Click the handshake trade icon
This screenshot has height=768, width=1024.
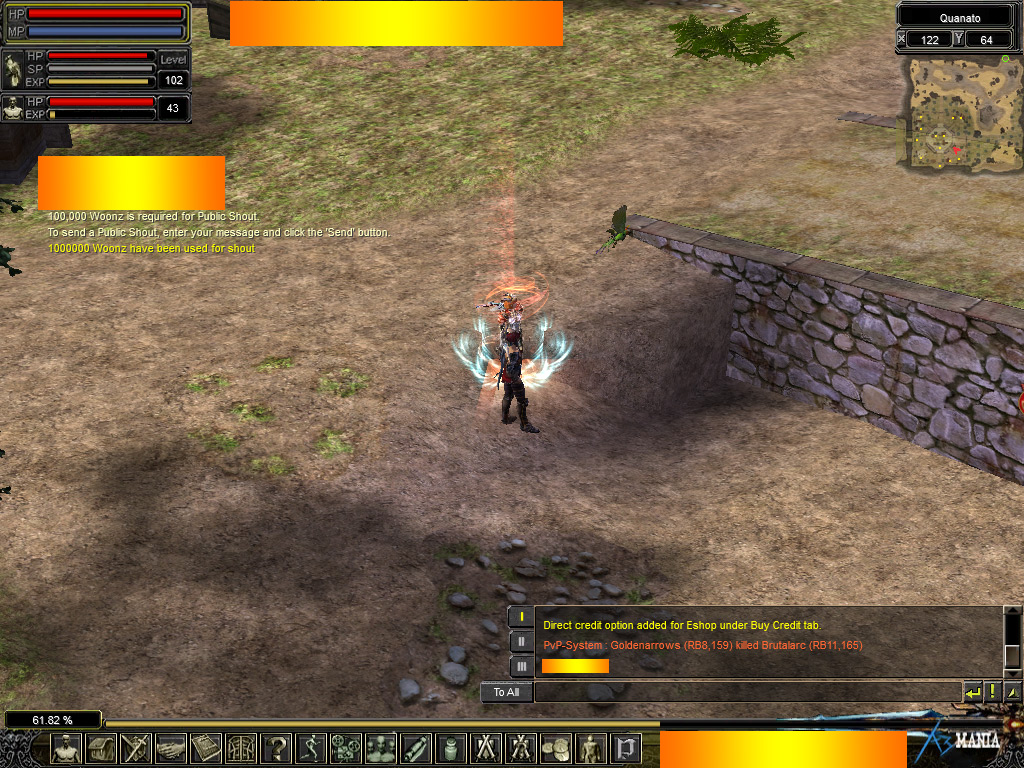171,748
